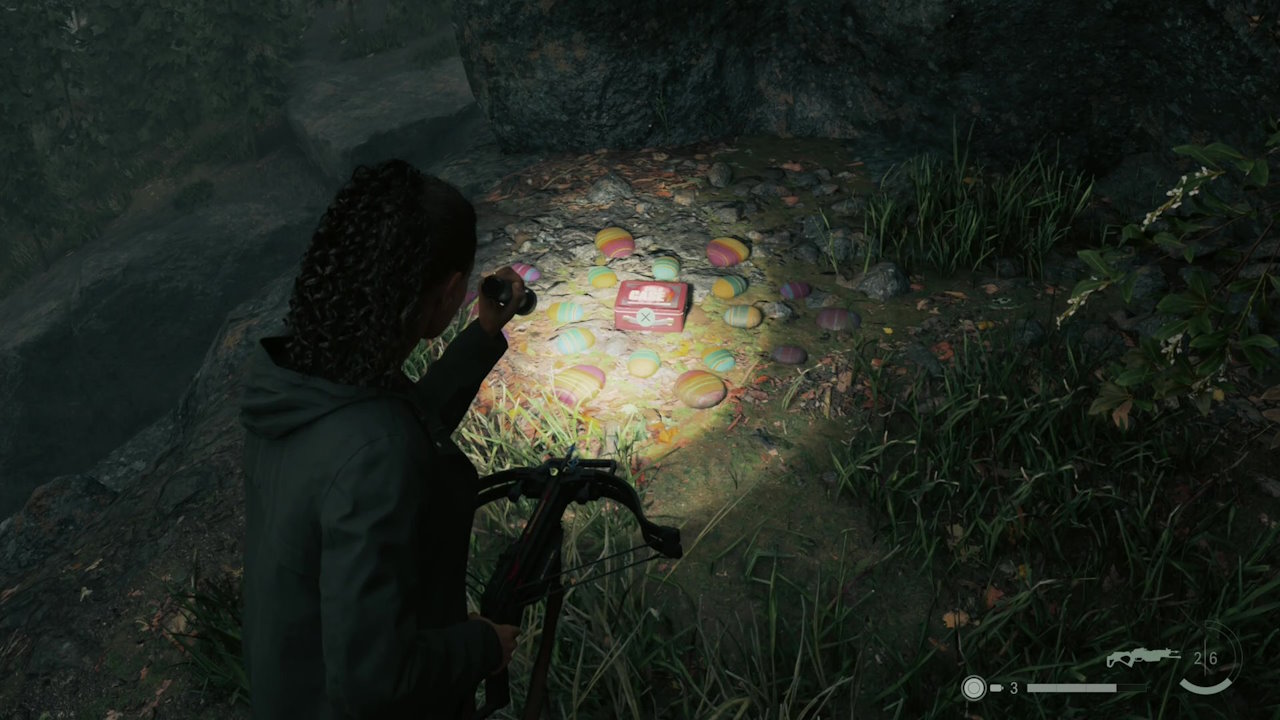Select the flashlight battery icon
This screenshot has height=720, width=1280.
pos(996,688)
